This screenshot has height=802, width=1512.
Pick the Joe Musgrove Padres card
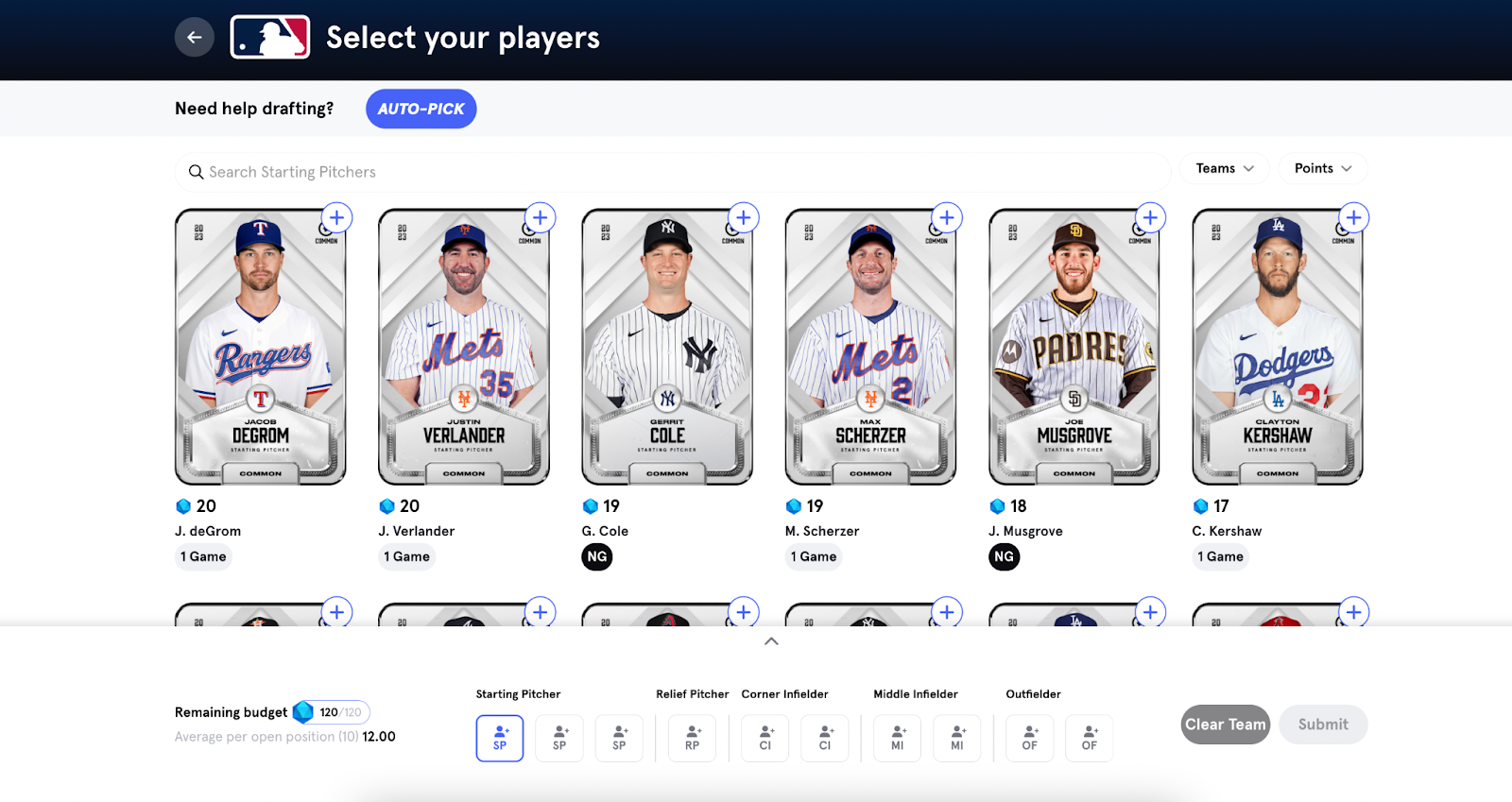pos(1074,348)
